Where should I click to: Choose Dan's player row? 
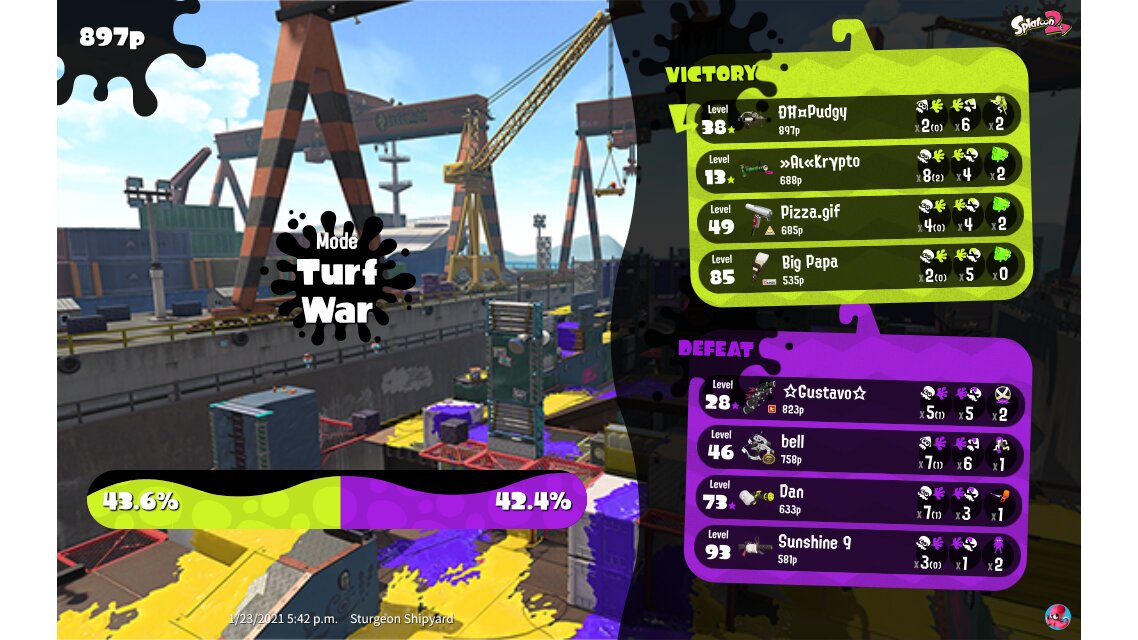pyautogui.click(x=860, y=500)
